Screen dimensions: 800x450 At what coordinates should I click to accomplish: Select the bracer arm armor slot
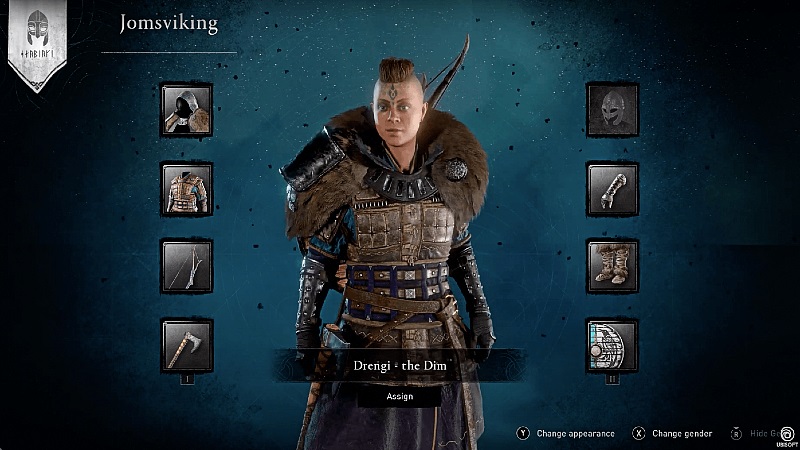click(x=612, y=188)
